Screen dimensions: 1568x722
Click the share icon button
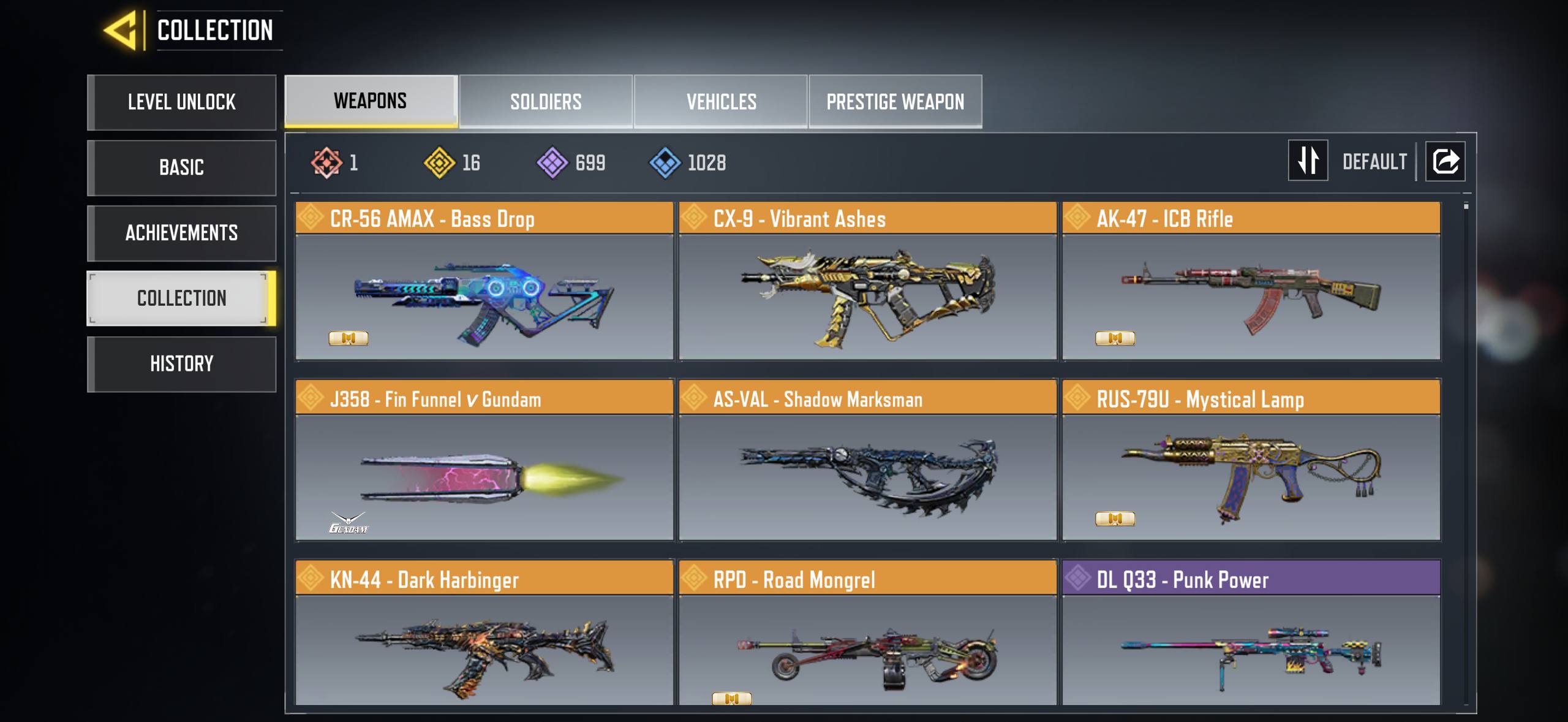1445,161
